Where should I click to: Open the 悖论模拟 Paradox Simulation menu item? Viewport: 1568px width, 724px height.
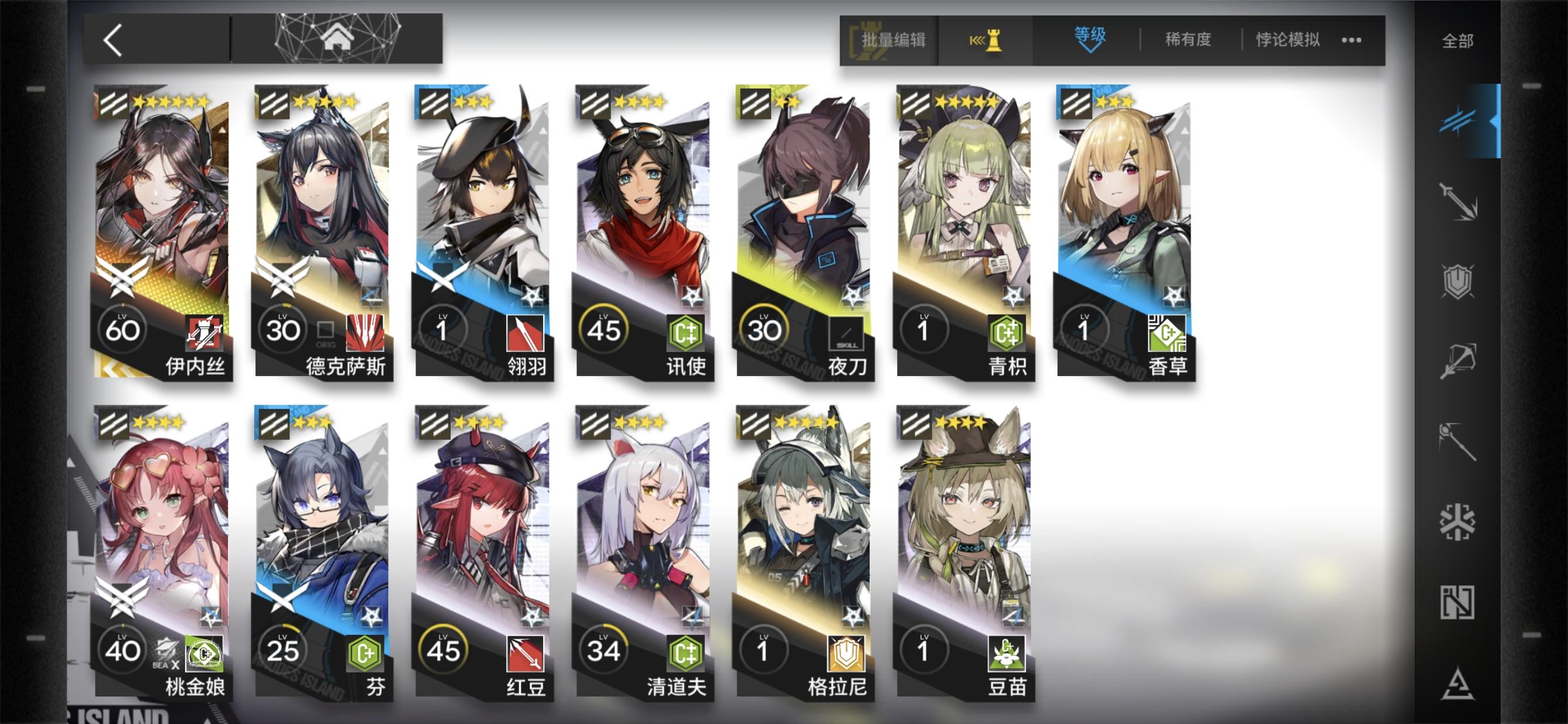click(1286, 39)
